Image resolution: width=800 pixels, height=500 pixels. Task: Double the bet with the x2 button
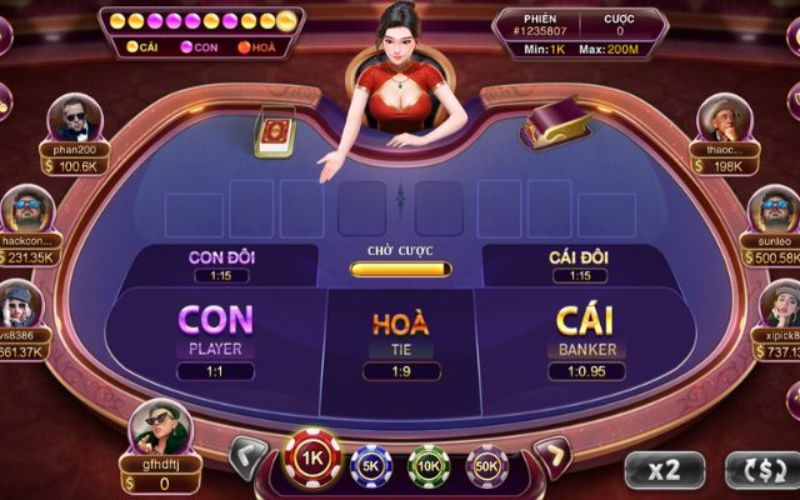click(664, 470)
